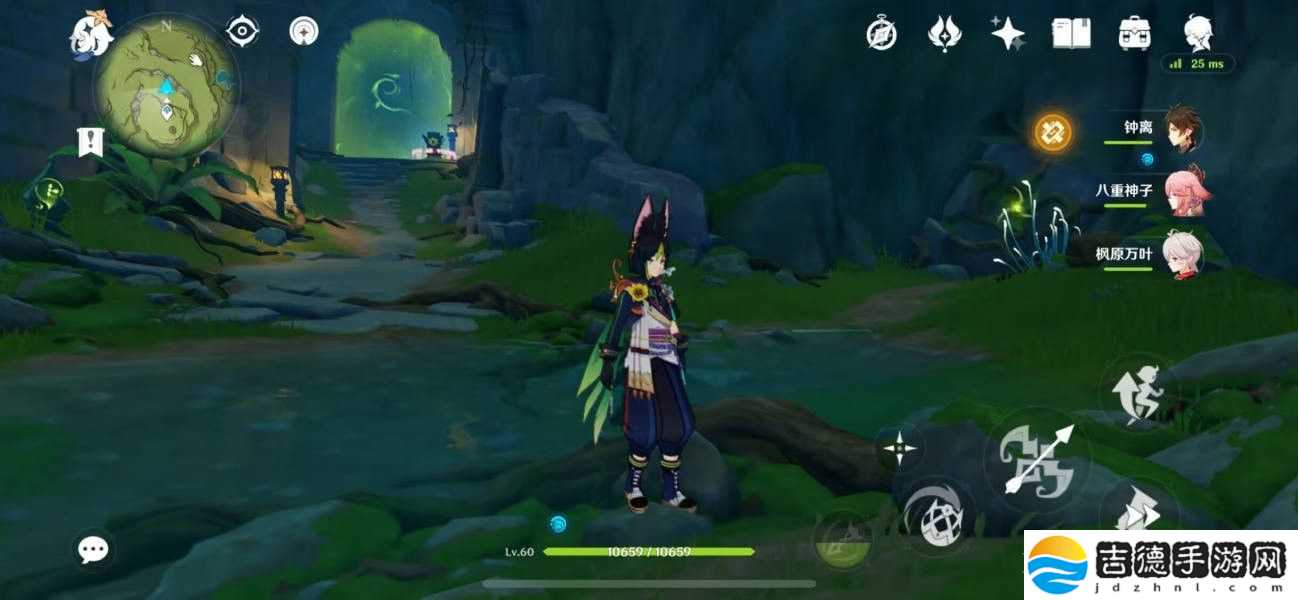Open the circular minimap
1298x600 pixels.
click(167, 89)
